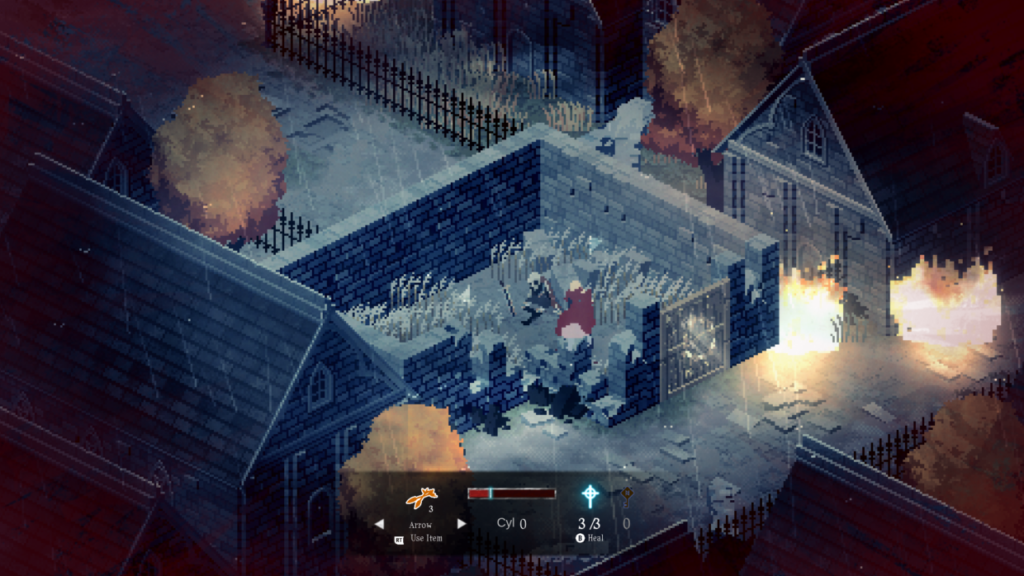Cycle to the next item with right arrow
The height and width of the screenshot is (576, 1024).
461,523
